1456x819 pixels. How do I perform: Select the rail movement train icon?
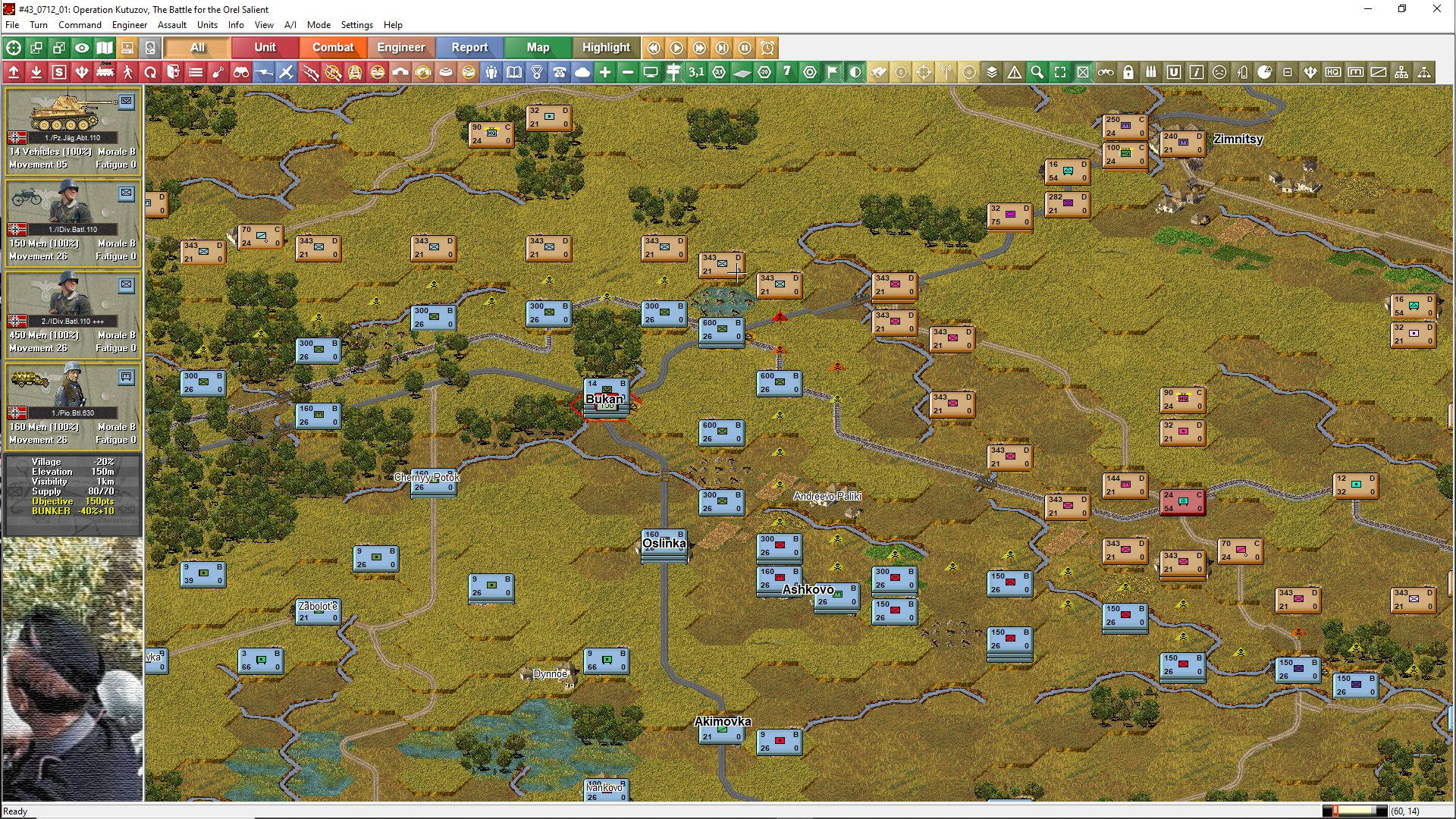point(105,72)
